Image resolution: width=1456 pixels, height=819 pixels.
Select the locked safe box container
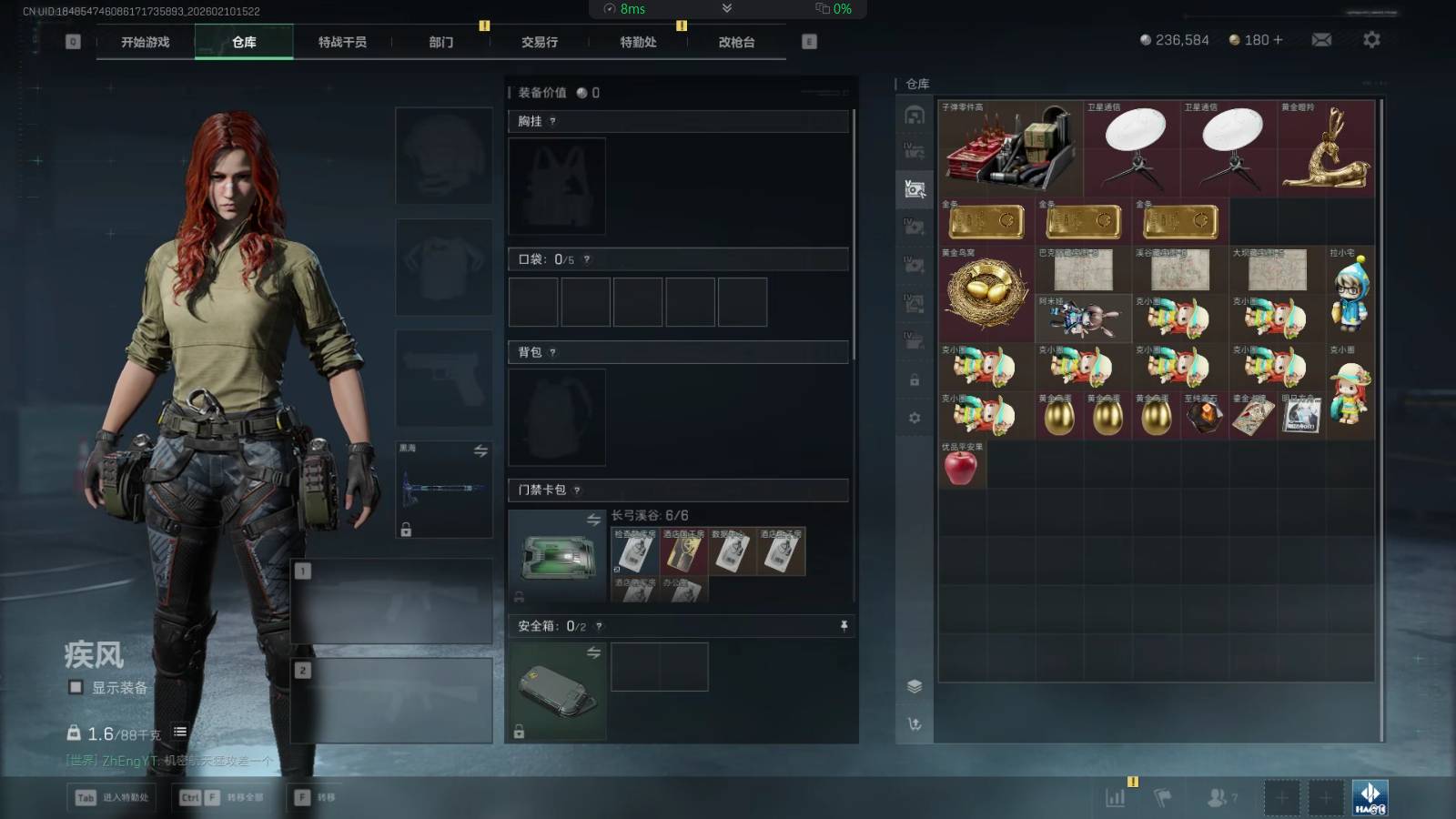pos(556,692)
